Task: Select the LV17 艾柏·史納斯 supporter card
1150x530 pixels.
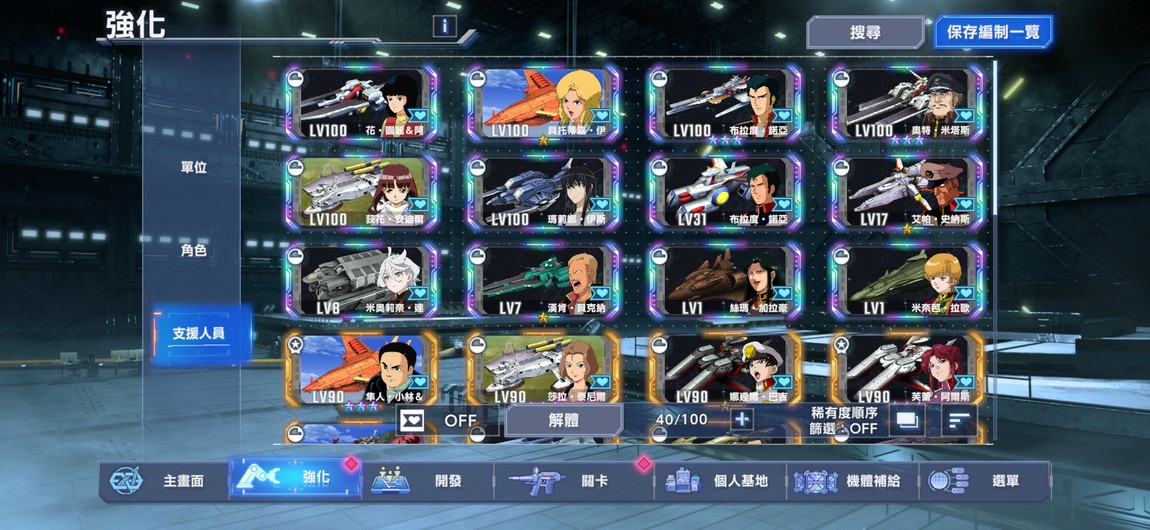Action: 906,192
